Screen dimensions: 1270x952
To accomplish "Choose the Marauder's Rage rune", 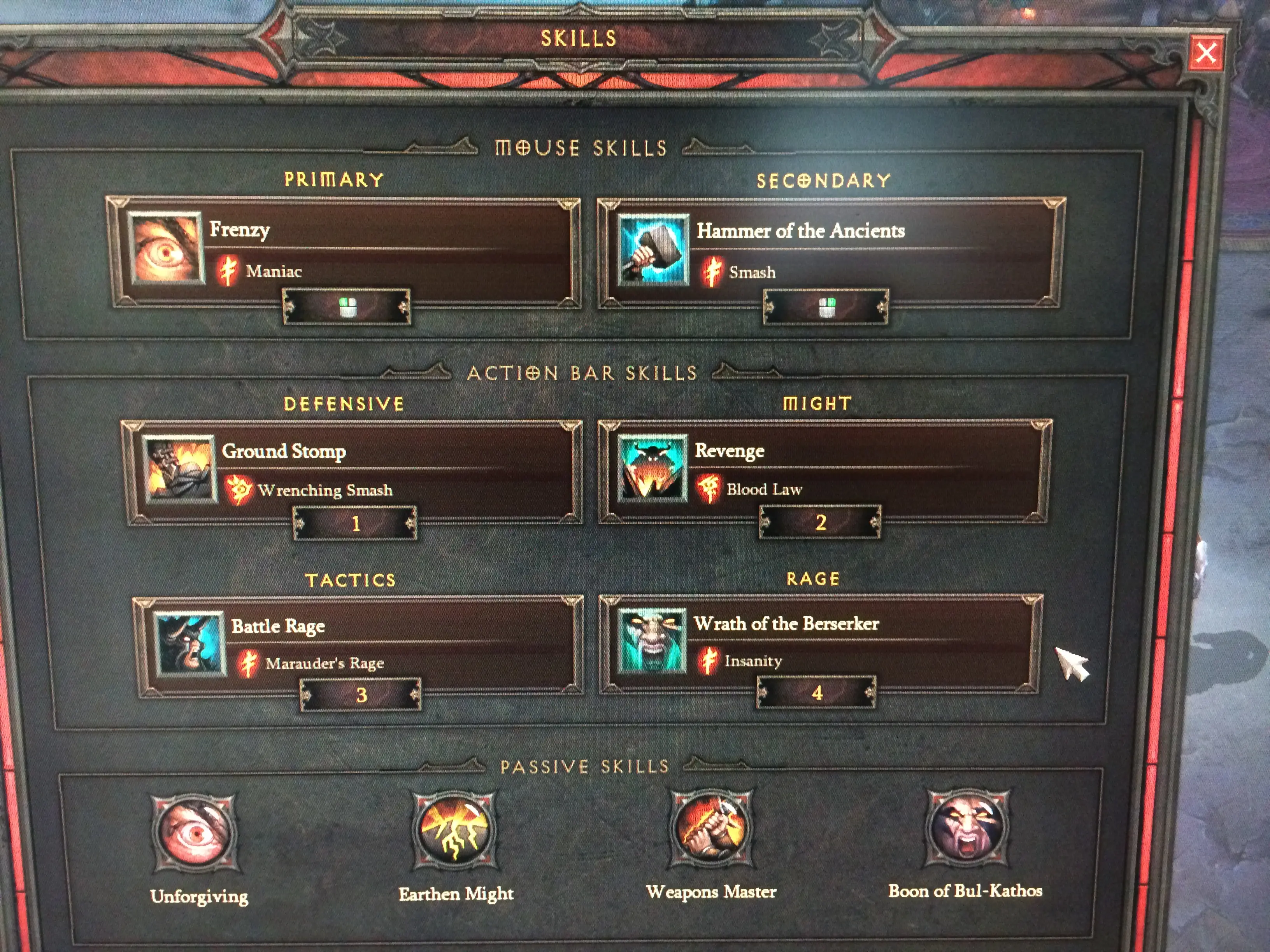I will (325, 664).
